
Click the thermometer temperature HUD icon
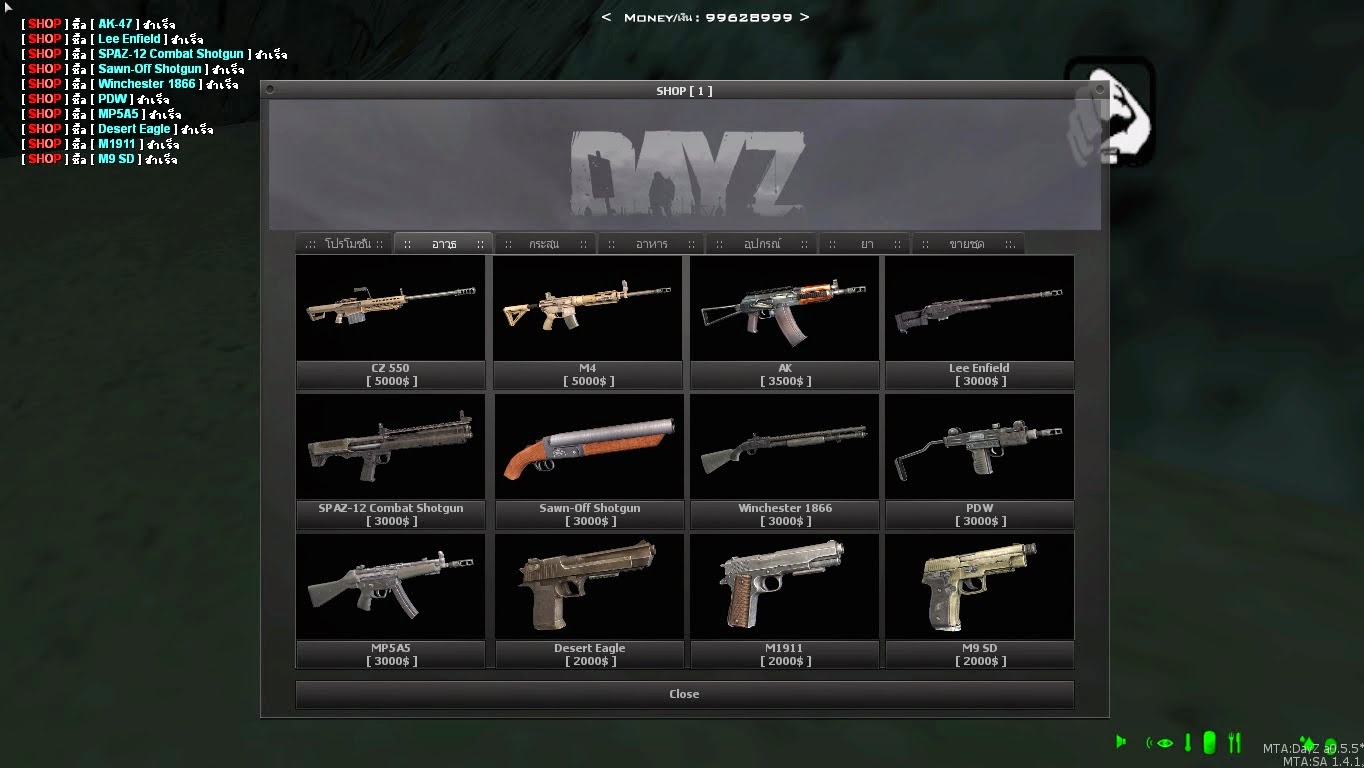point(1188,742)
